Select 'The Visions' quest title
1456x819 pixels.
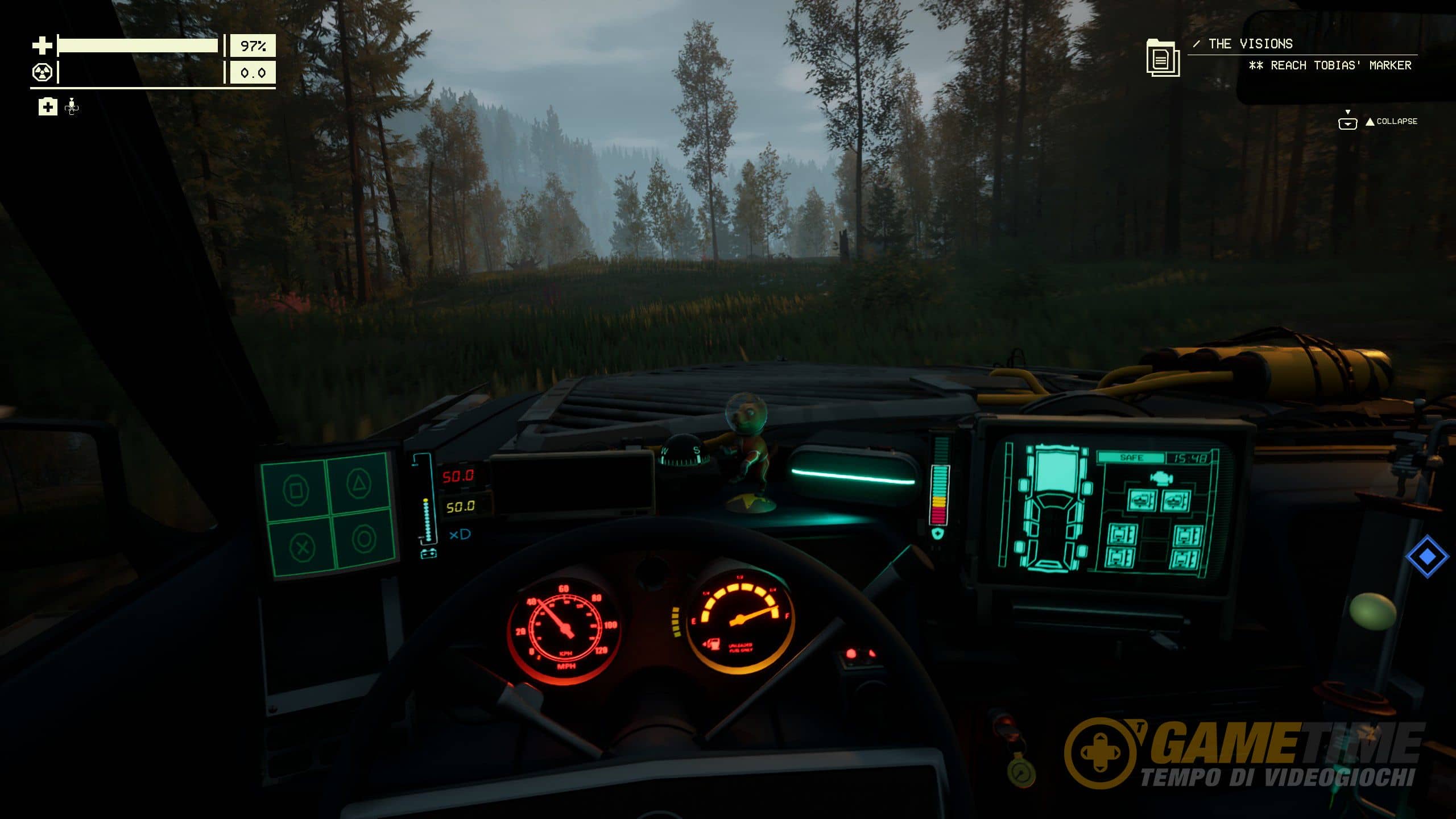1250,44
